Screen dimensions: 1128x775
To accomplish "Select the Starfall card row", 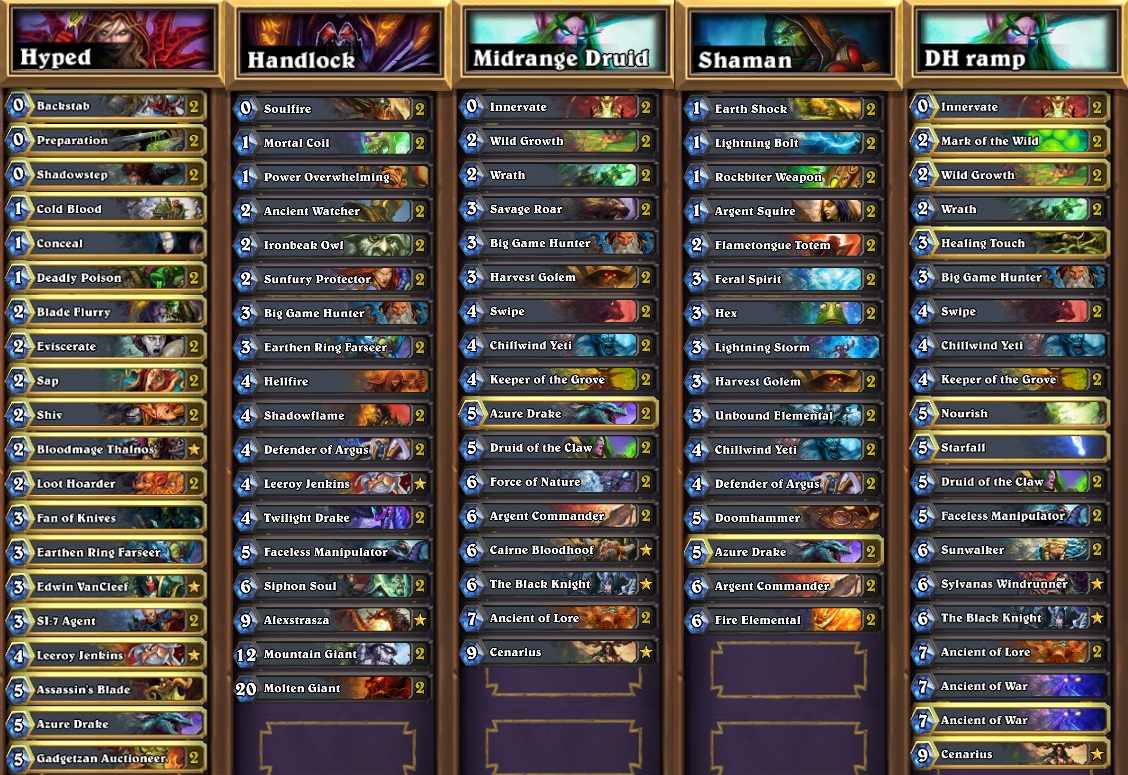I will pos(1009,447).
